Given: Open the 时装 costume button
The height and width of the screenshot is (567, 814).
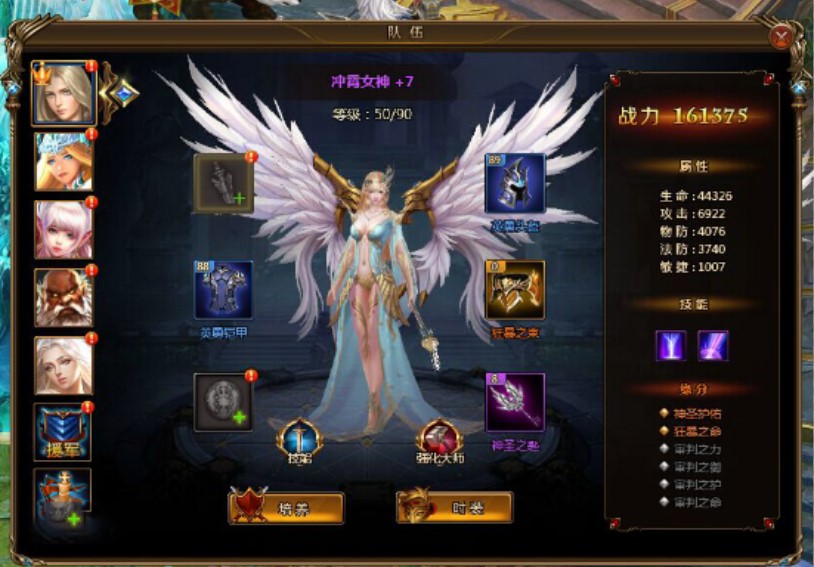Looking at the screenshot, I should (455, 508).
